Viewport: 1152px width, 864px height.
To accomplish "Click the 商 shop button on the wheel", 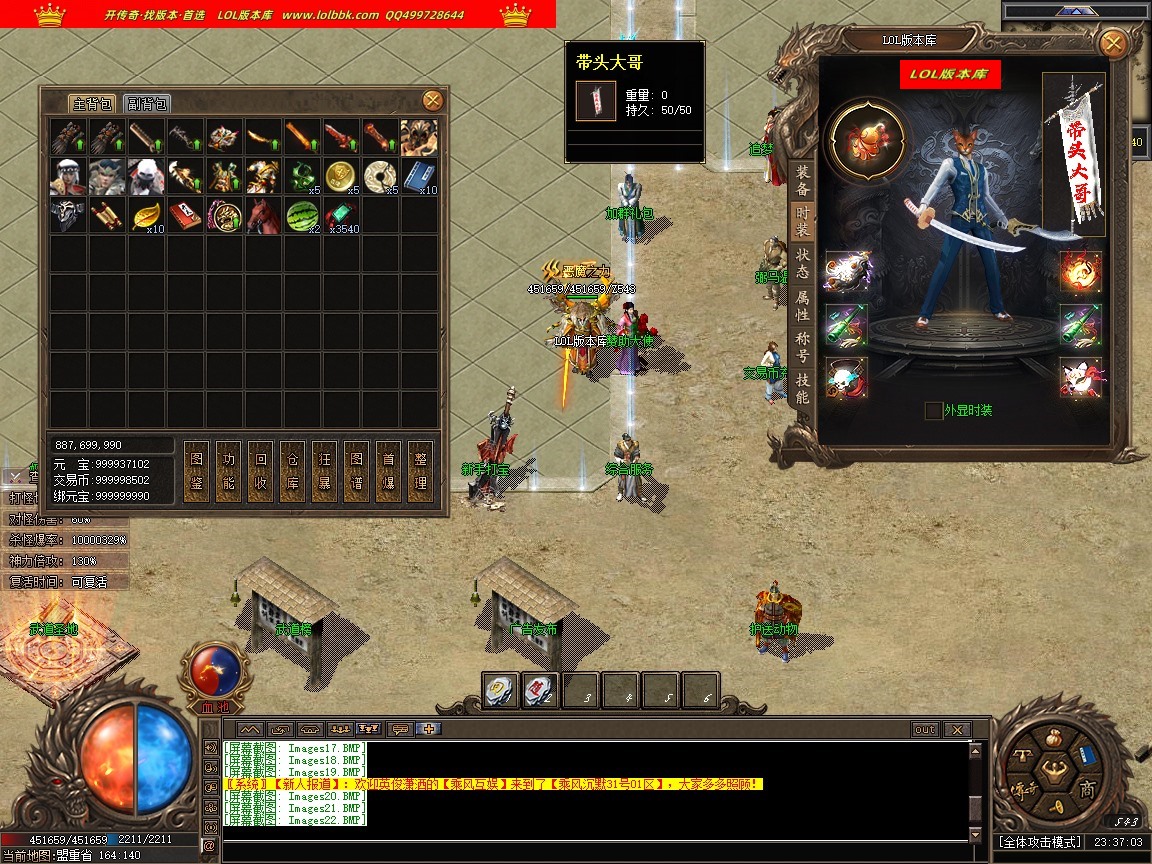I will 1087,790.
